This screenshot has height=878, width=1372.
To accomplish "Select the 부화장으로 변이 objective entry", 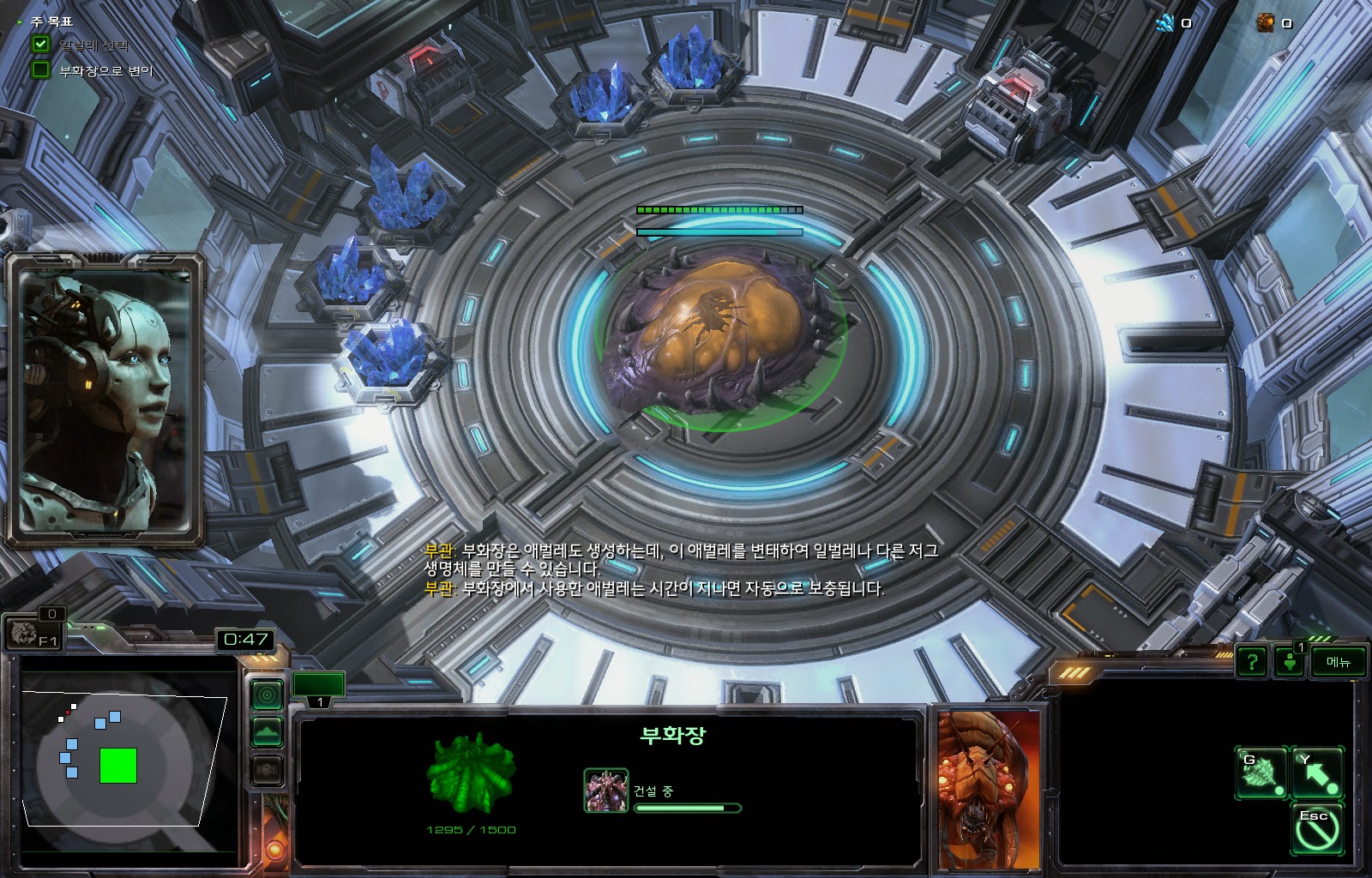I will point(105,71).
